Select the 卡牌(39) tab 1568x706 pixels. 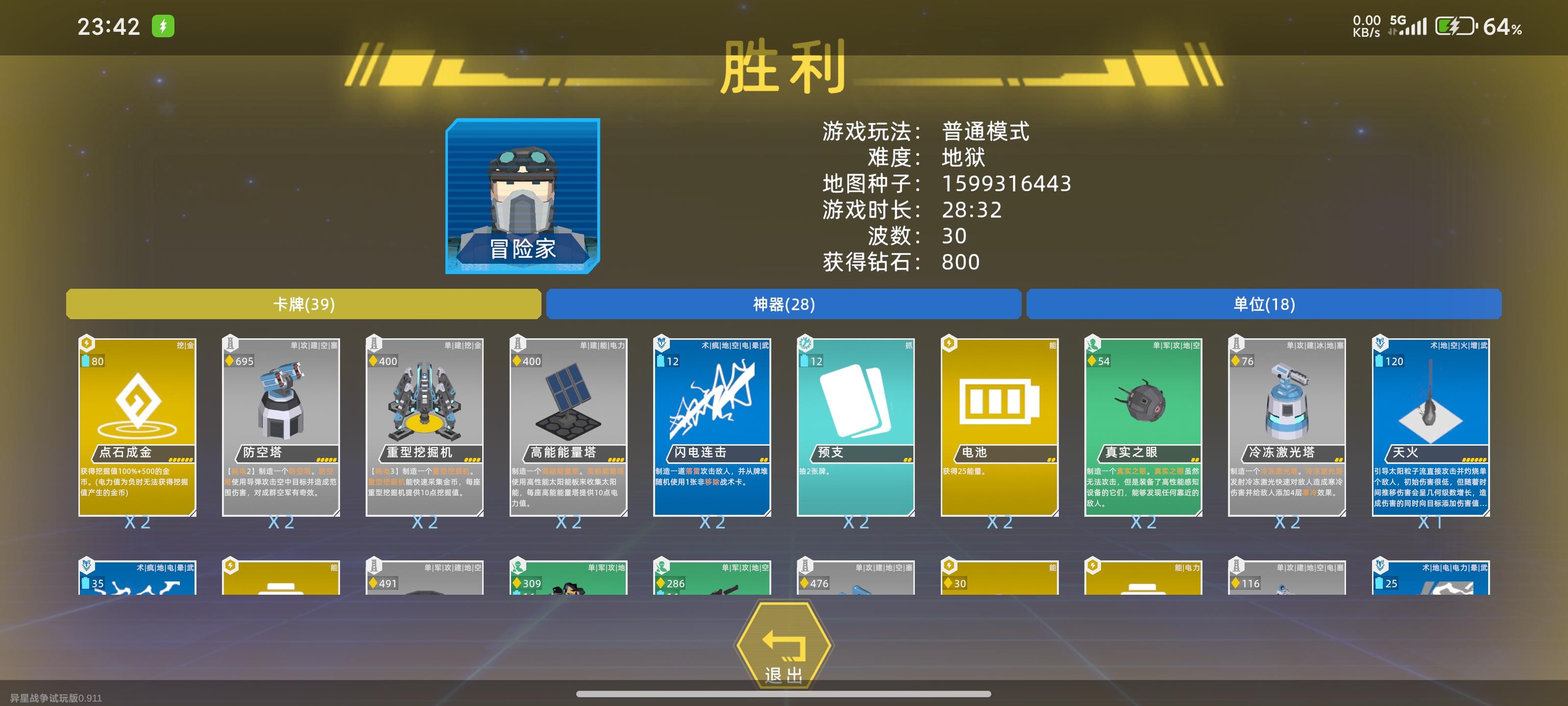coord(304,305)
